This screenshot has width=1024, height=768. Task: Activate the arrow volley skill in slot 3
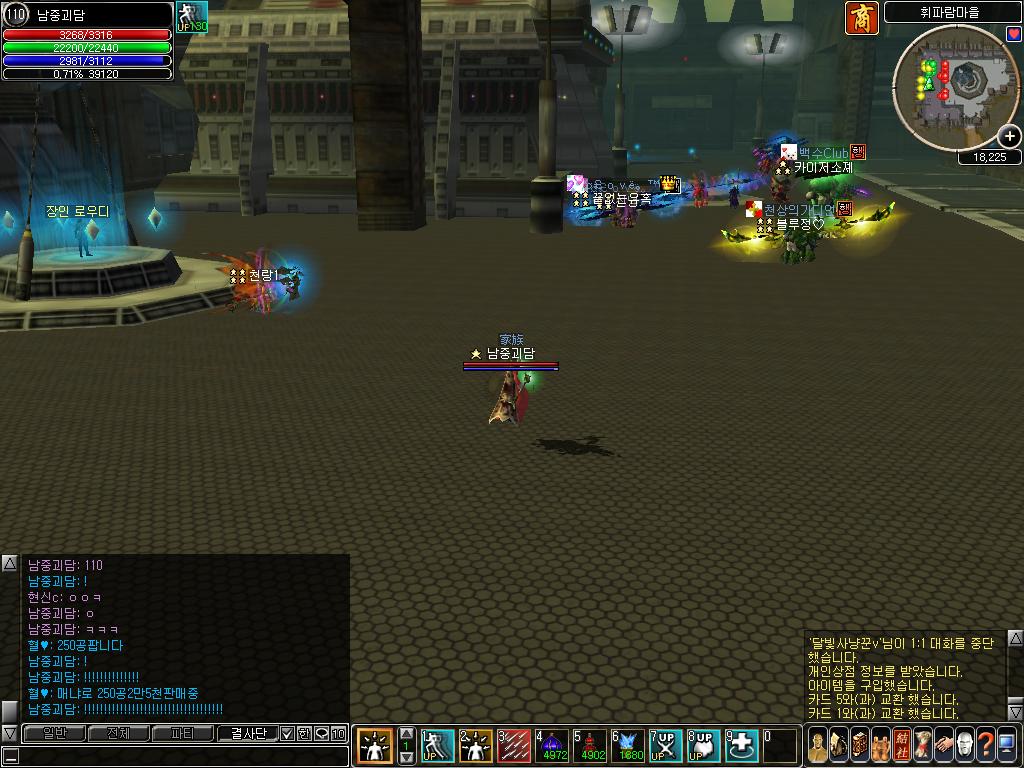click(x=515, y=746)
